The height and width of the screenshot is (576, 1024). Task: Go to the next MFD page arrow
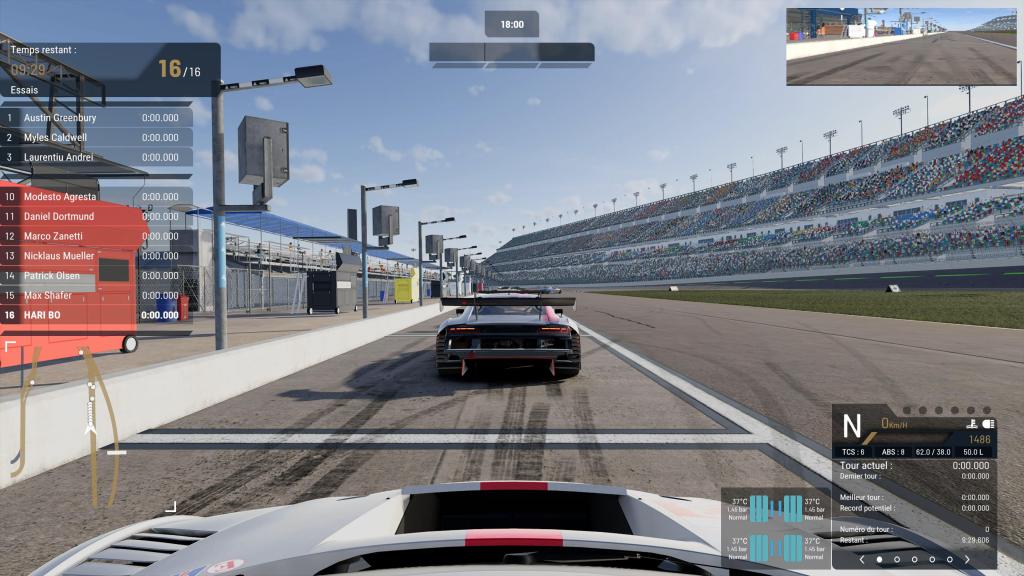[x=967, y=560]
